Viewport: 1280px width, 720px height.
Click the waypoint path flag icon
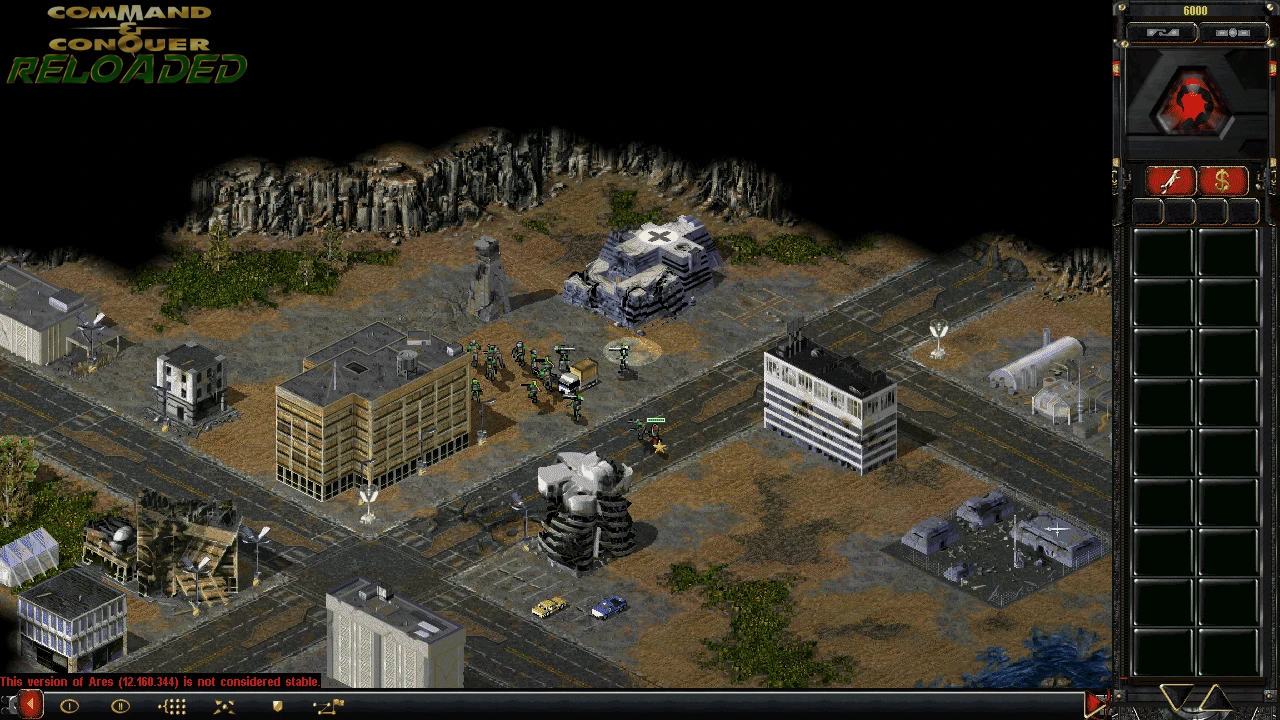[328, 706]
